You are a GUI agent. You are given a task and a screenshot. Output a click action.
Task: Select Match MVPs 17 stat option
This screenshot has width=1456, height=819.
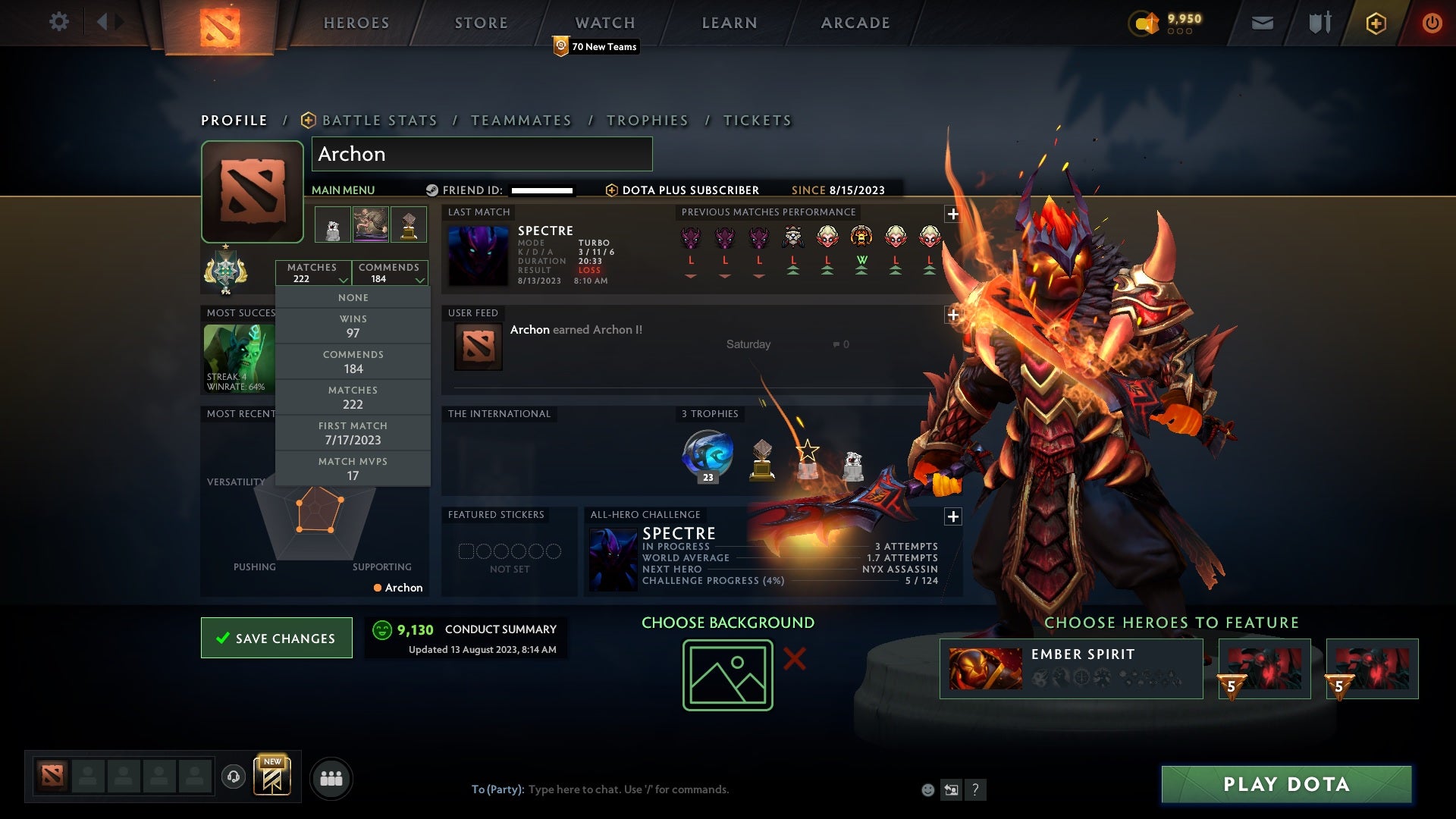tap(353, 468)
